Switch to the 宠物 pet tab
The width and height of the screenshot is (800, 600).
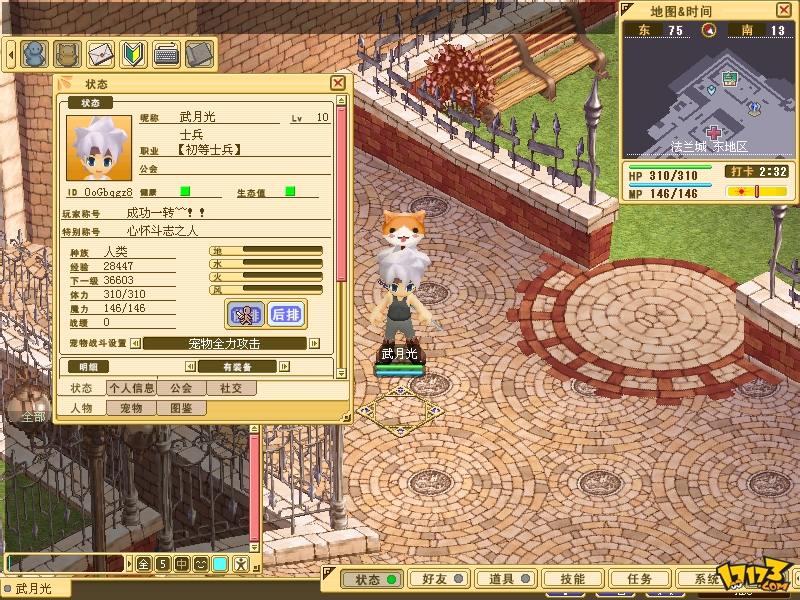click(x=131, y=408)
